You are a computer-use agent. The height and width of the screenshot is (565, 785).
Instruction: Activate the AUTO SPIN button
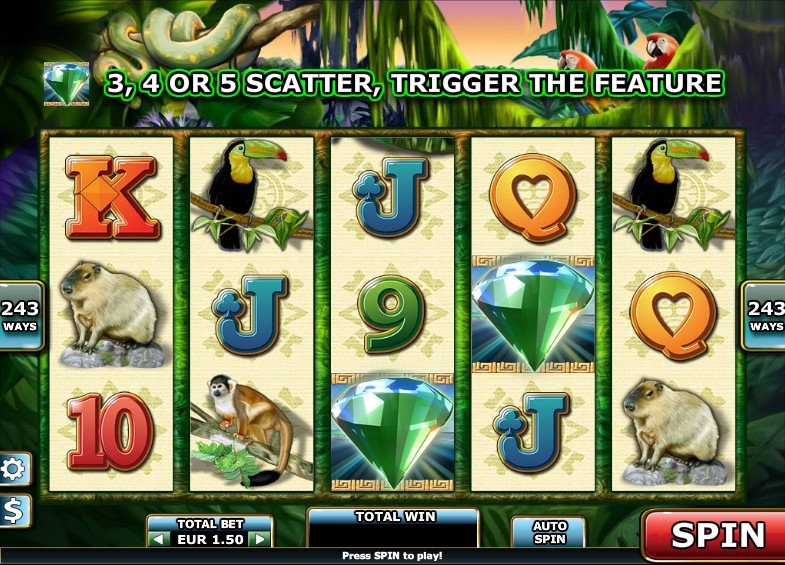[x=549, y=532]
